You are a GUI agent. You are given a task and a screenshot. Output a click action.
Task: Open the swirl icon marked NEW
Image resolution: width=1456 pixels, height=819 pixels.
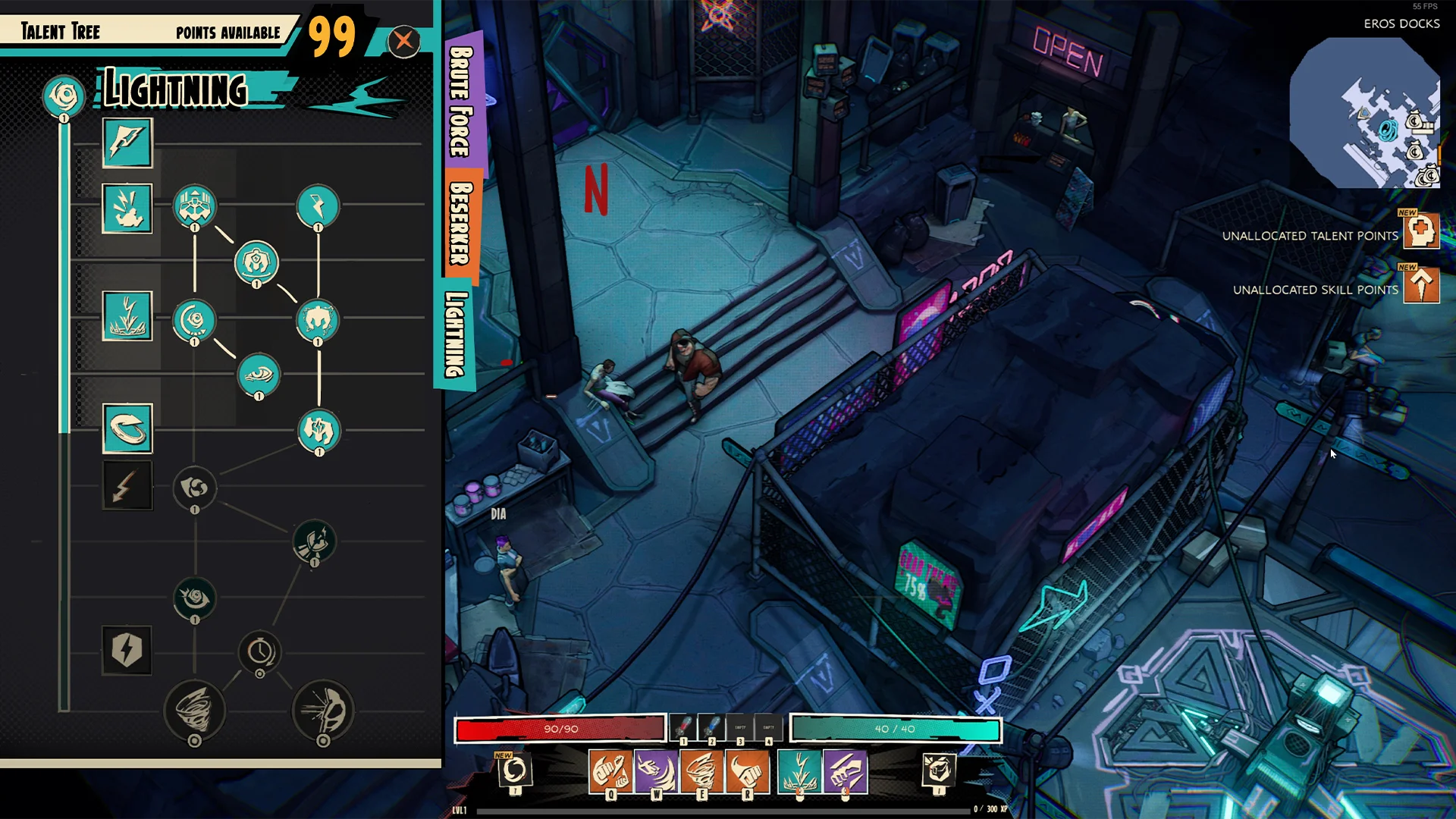[x=515, y=770]
